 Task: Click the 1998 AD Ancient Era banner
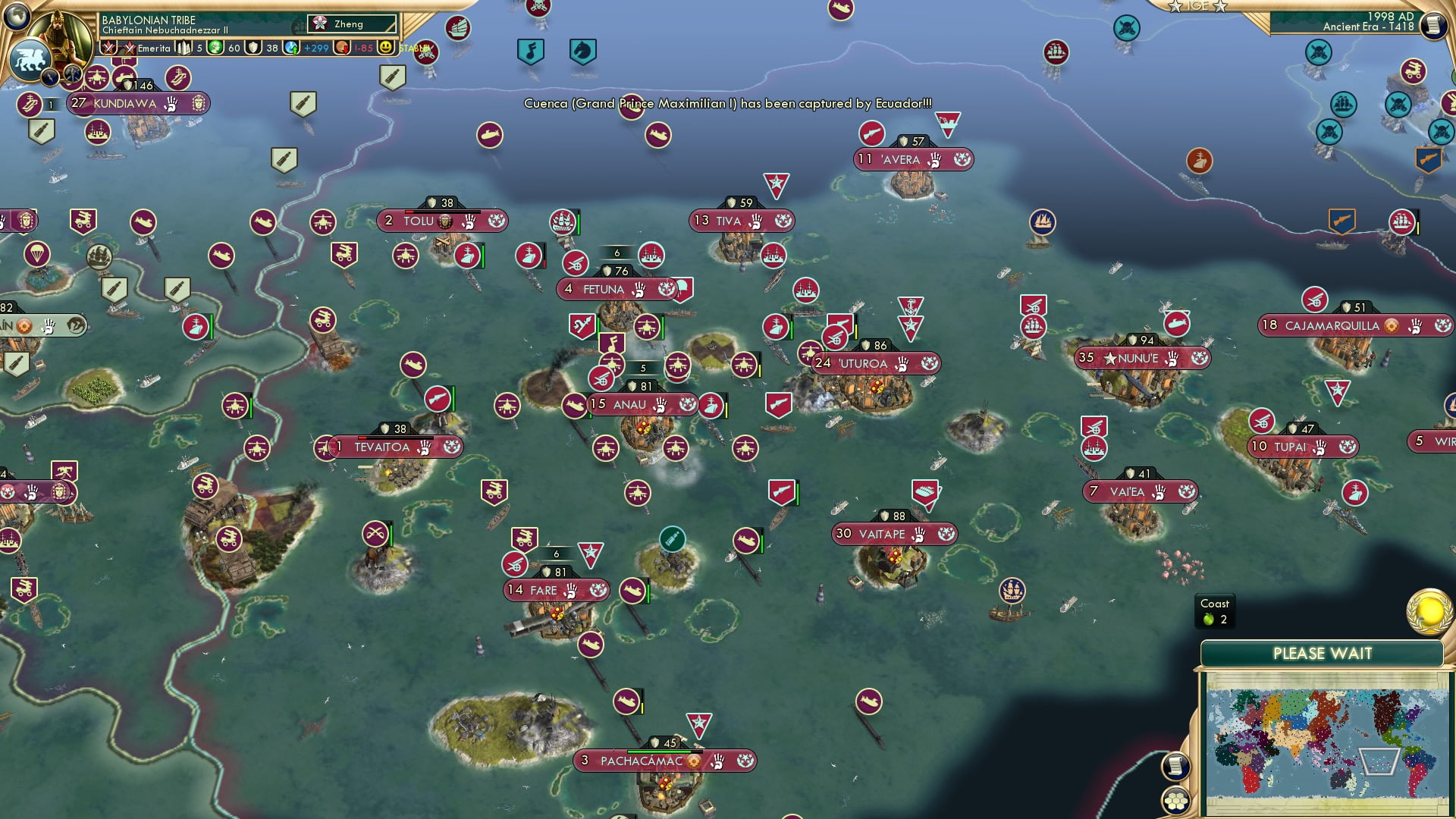coord(1373,22)
